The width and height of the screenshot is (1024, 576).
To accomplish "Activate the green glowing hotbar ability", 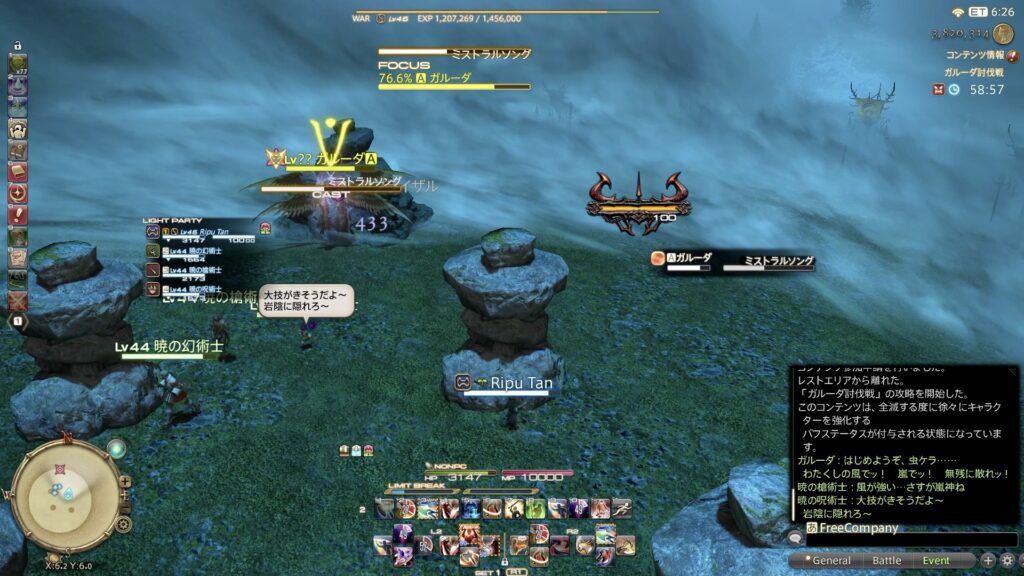I will pyautogui.click(x=535, y=508).
